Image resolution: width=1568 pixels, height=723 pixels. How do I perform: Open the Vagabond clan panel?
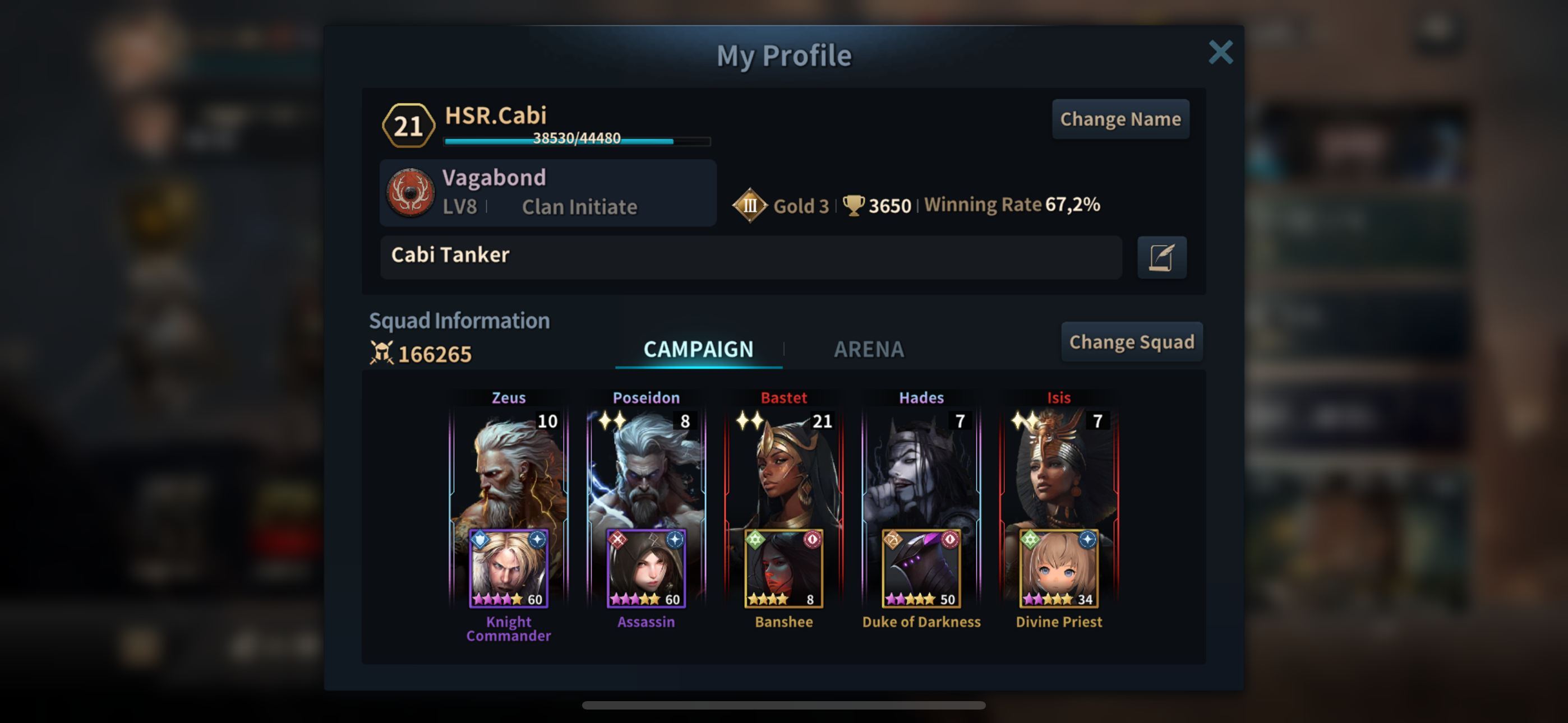[x=548, y=193]
